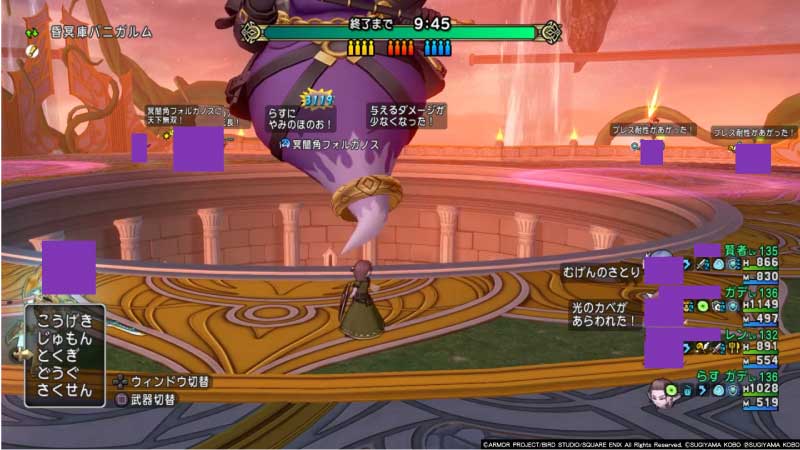Image resolution: width=800 pixels, height=450 pixels.
Task: Open the さくせん tactics command
Action: [65, 389]
